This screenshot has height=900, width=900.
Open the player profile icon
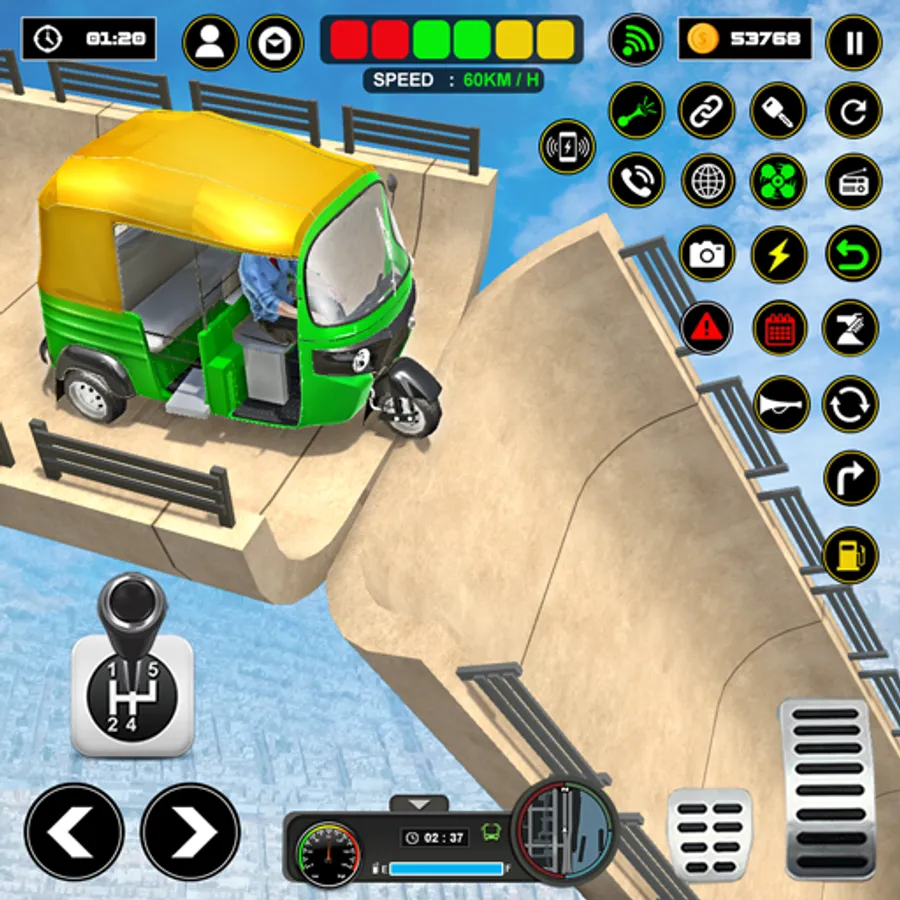pyautogui.click(x=210, y=42)
